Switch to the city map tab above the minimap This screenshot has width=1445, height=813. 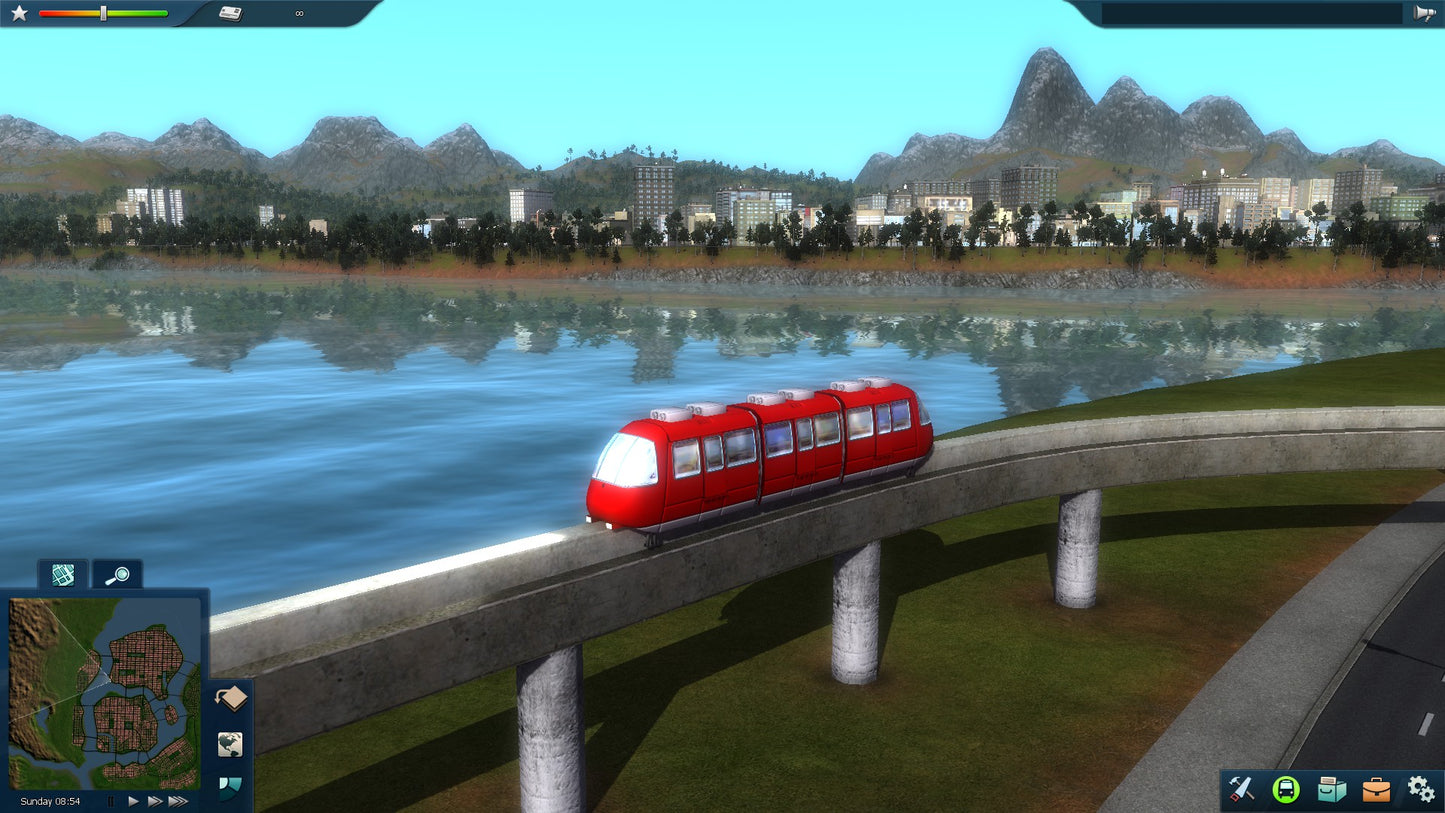pyautogui.click(x=61, y=575)
